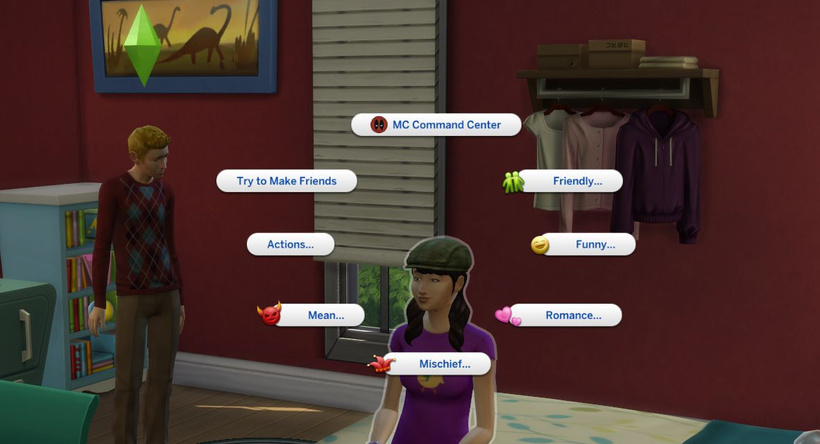
Task: Select the Actions submenu
Action: [x=290, y=244]
